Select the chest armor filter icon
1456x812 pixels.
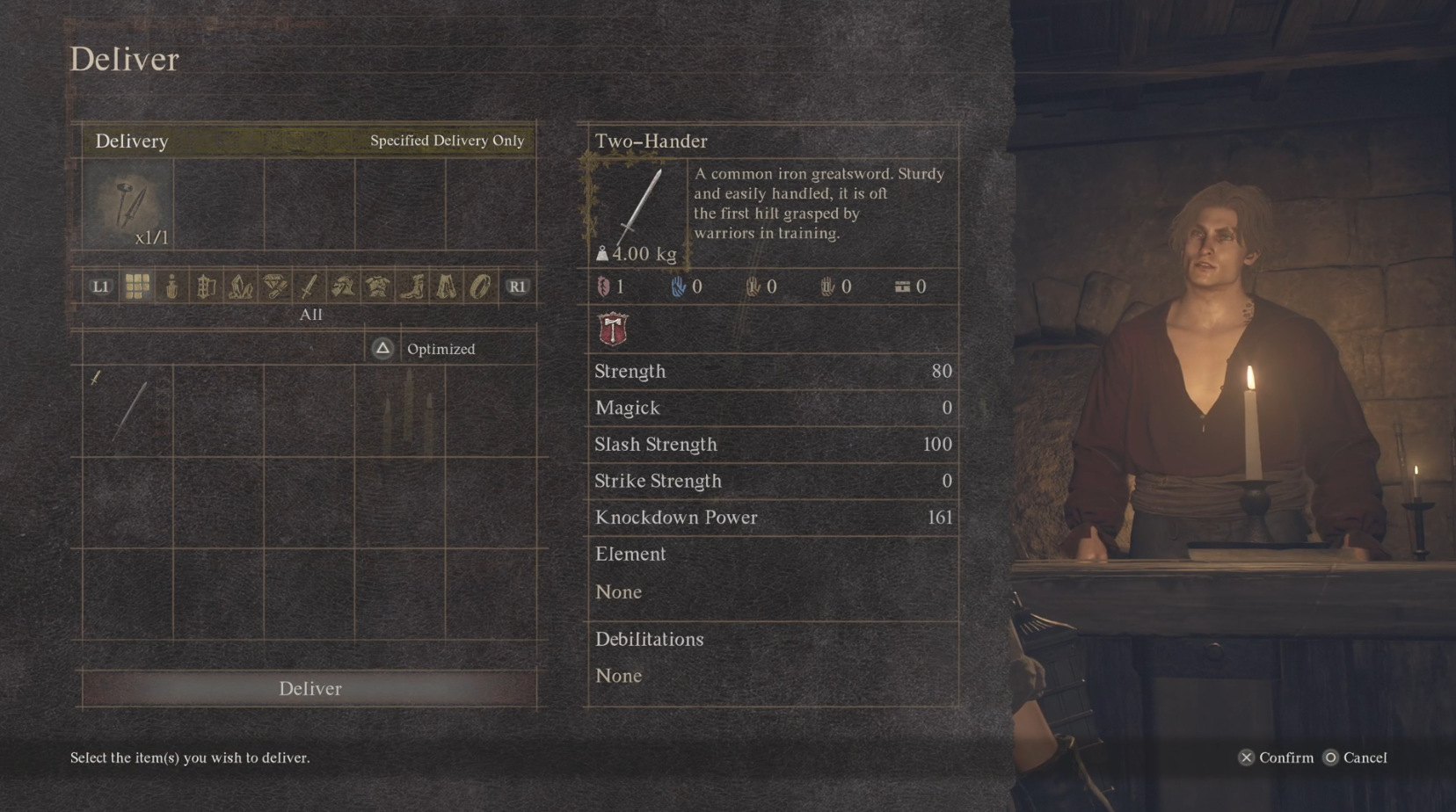point(376,286)
